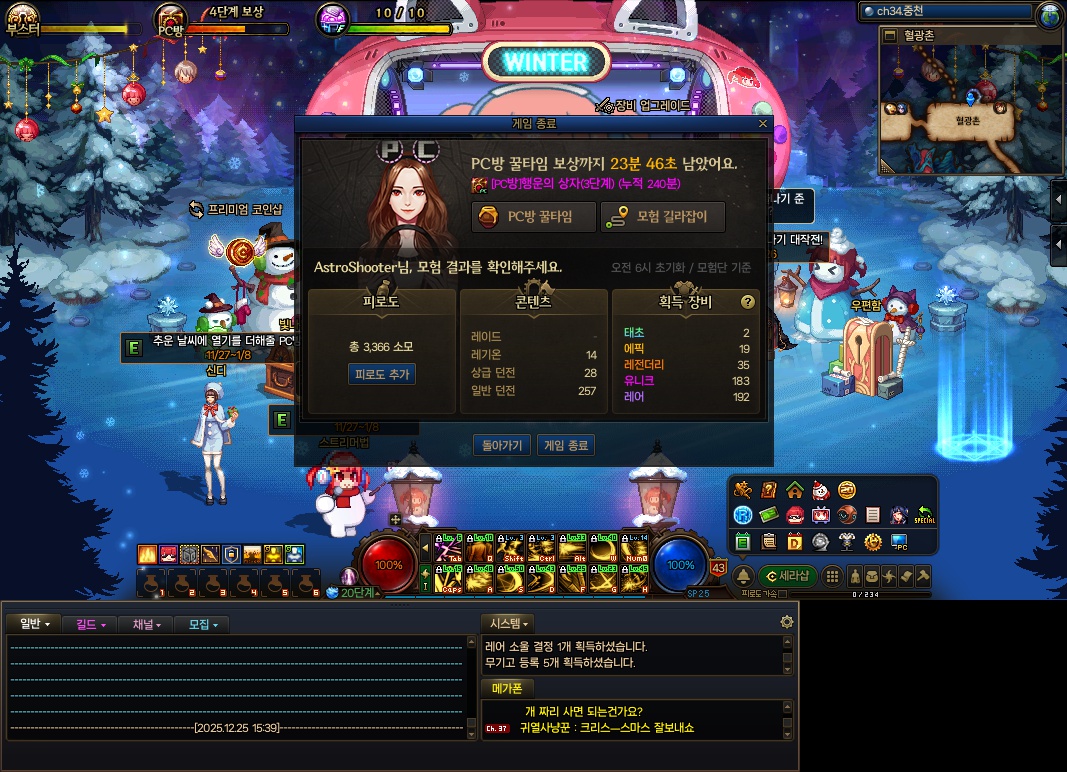Open the 세라샵 cash shop

(787, 576)
